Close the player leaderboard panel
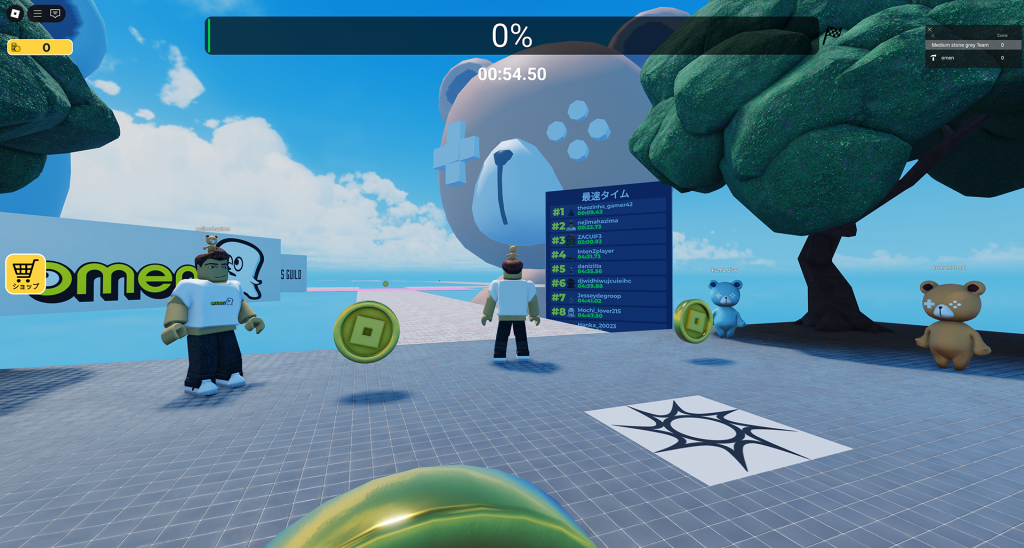Viewport: 1024px width, 548px height. click(x=930, y=30)
